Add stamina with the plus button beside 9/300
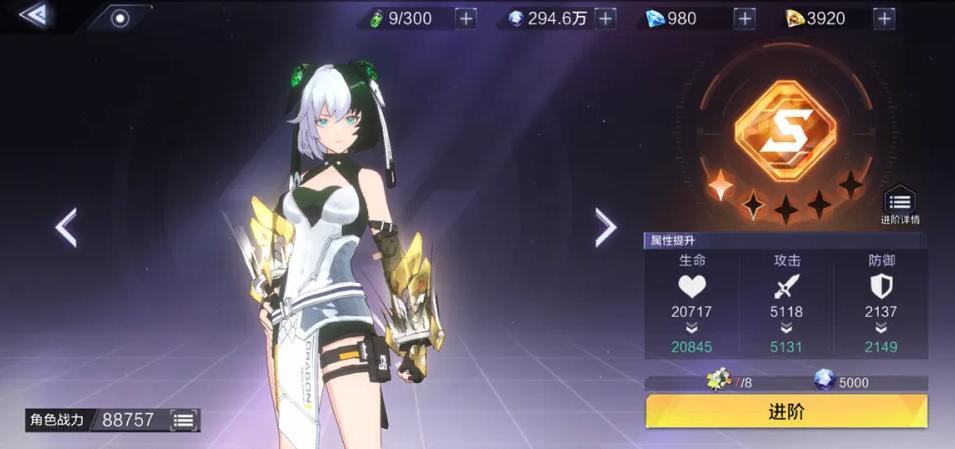This screenshot has width=955, height=449. 465,18
